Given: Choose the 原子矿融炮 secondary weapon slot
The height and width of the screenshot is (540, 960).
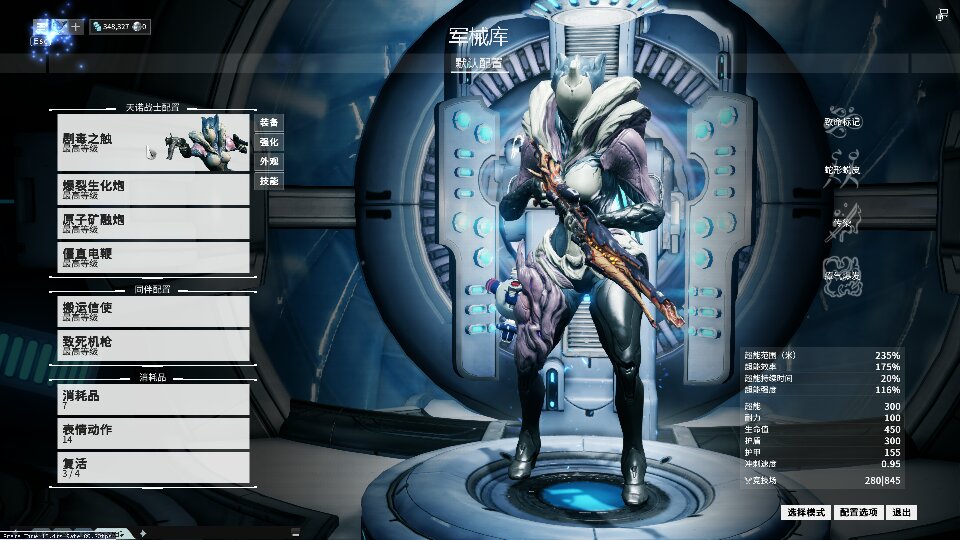Looking at the screenshot, I should coord(150,222).
